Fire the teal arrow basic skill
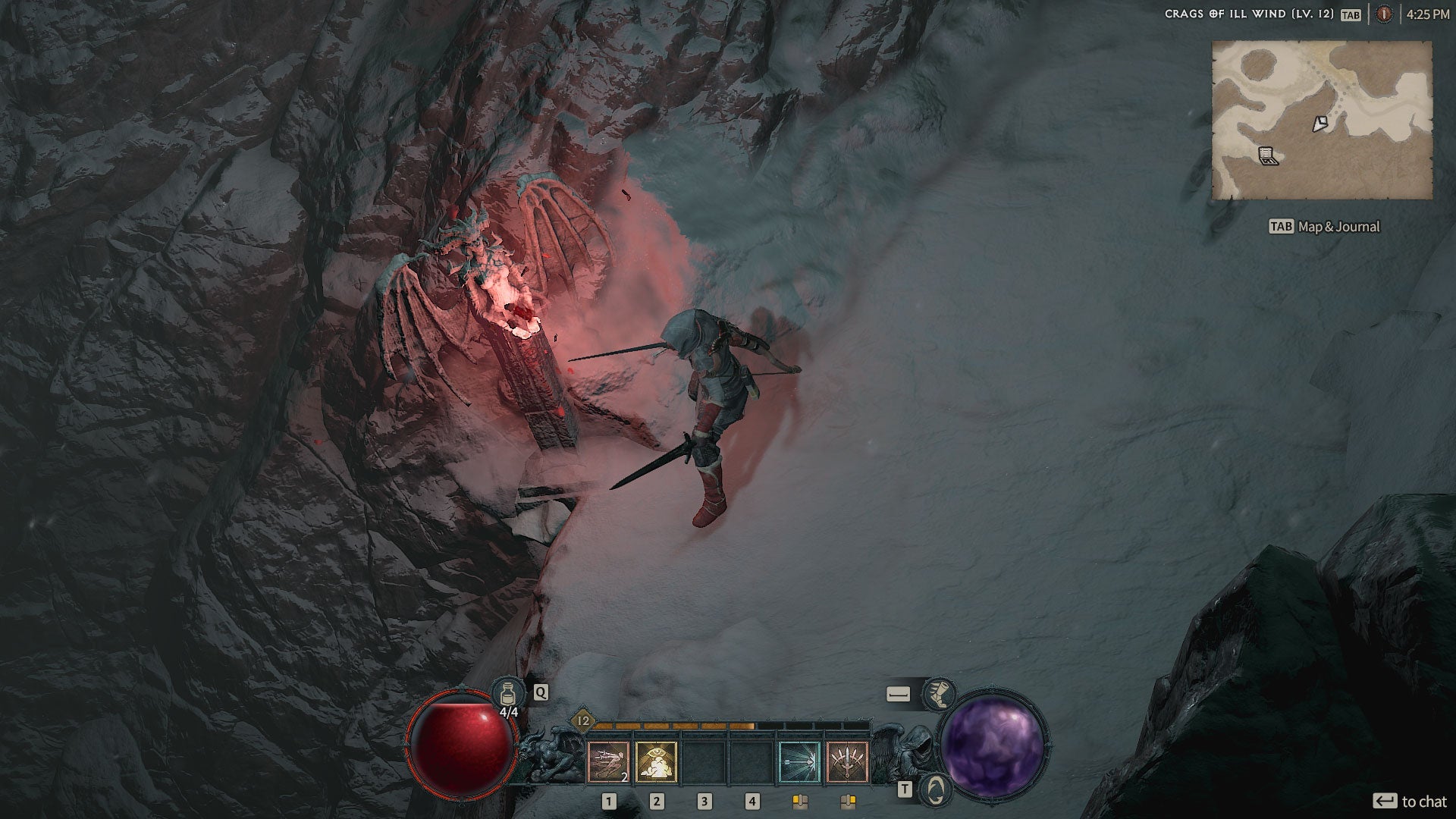Image resolution: width=1456 pixels, height=819 pixels. click(x=799, y=761)
